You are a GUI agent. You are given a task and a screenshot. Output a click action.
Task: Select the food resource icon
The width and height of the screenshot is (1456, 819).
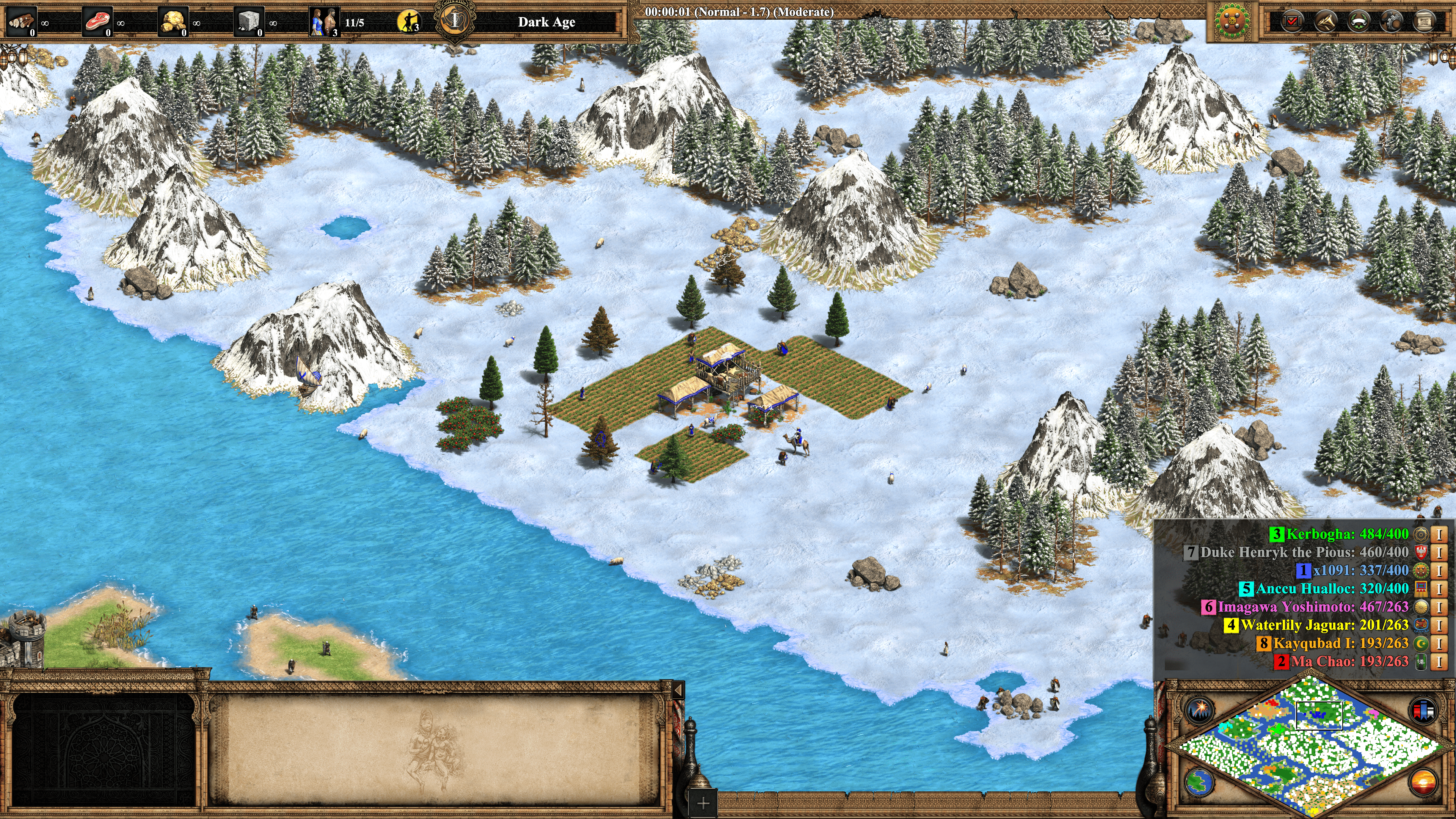coord(97,22)
